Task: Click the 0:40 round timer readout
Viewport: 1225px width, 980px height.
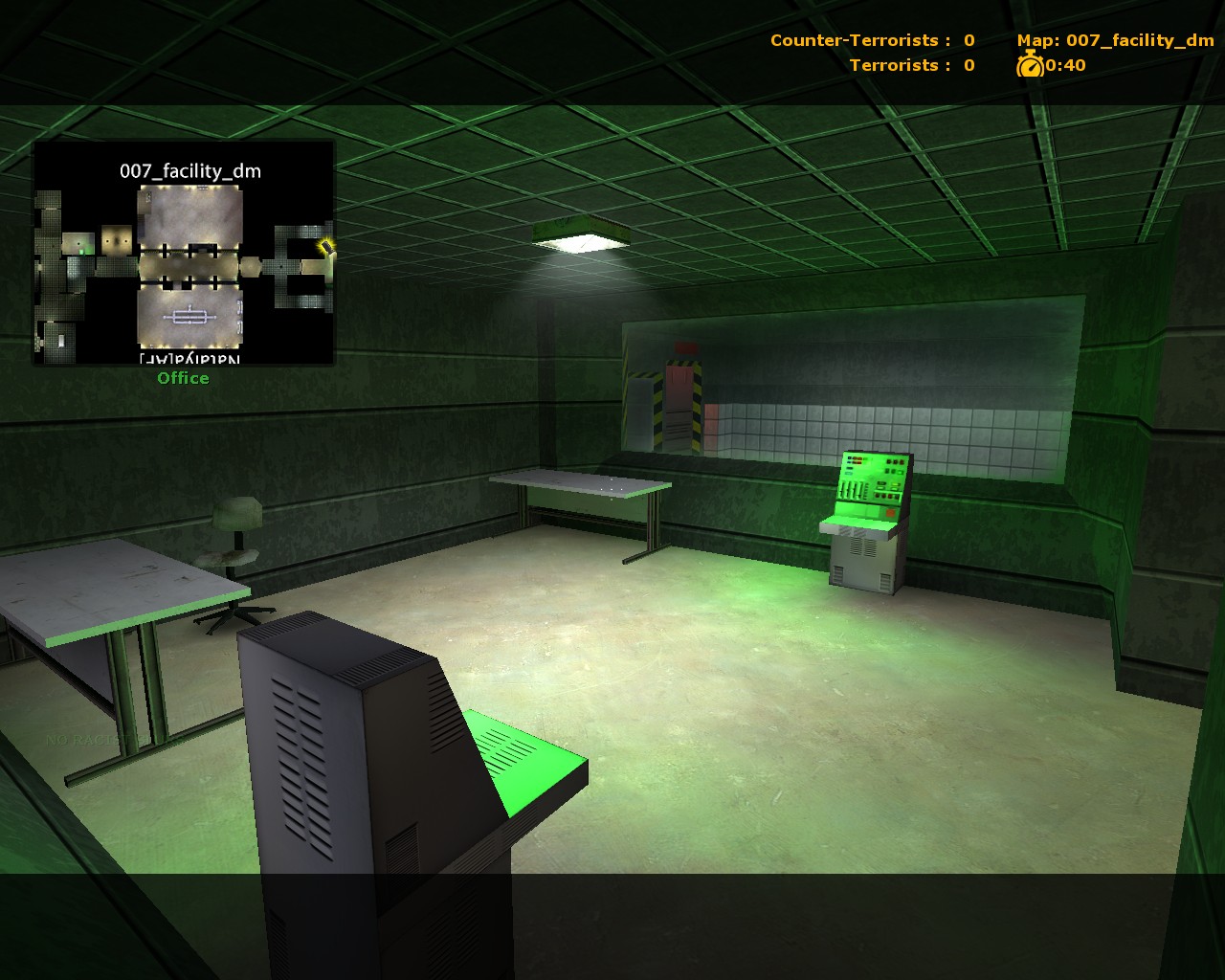Action: [1067, 66]
